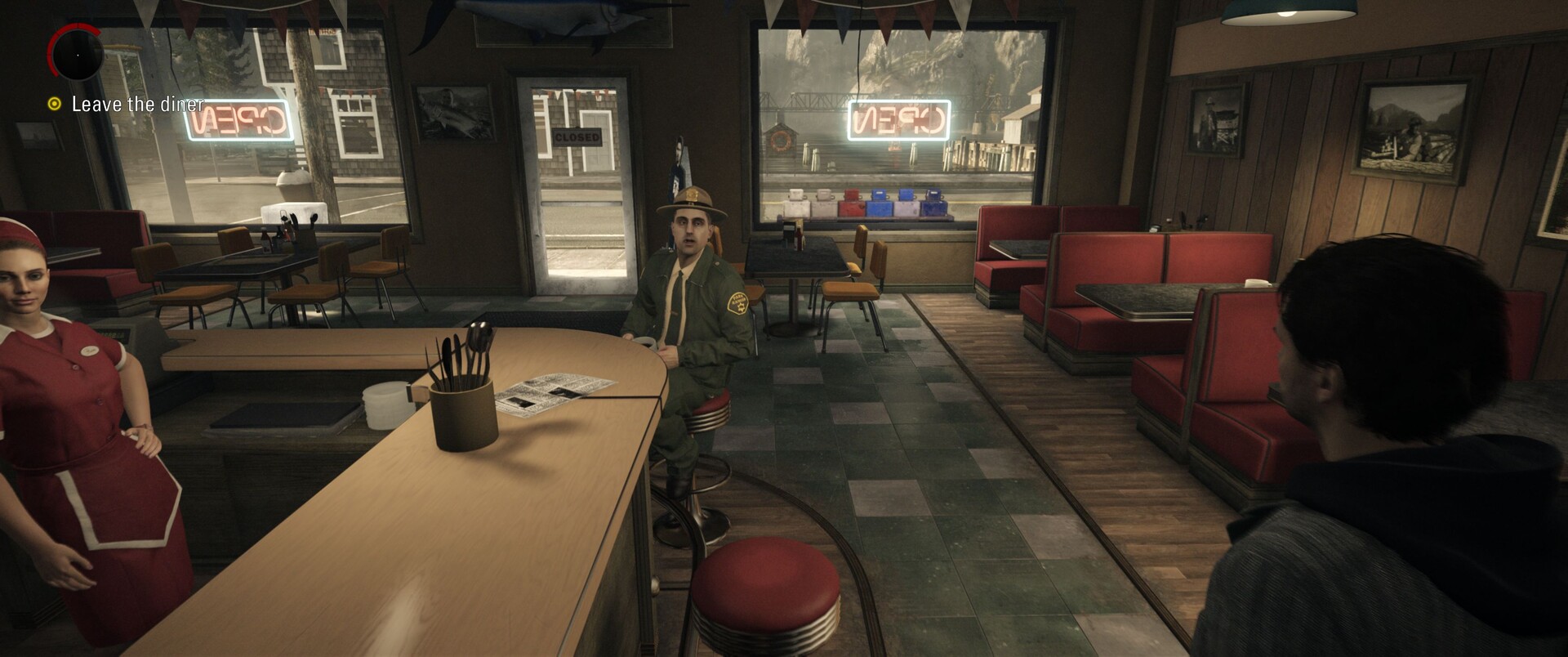The height and width of the screenshot is (657, 1568).
Task: Click the circular compass radar
Action: tap(77, 53)
